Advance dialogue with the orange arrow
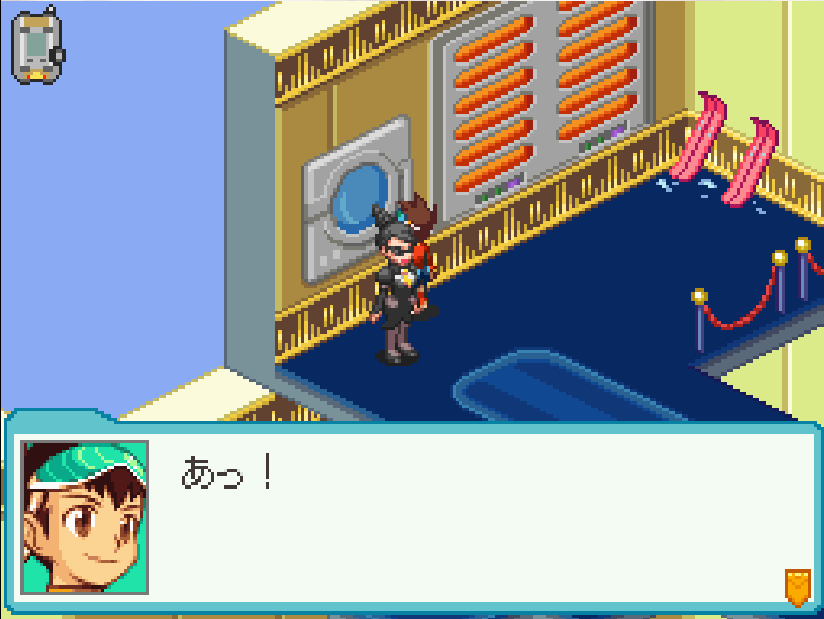Screen dimensions: 824x619 (x=796, y=586)
